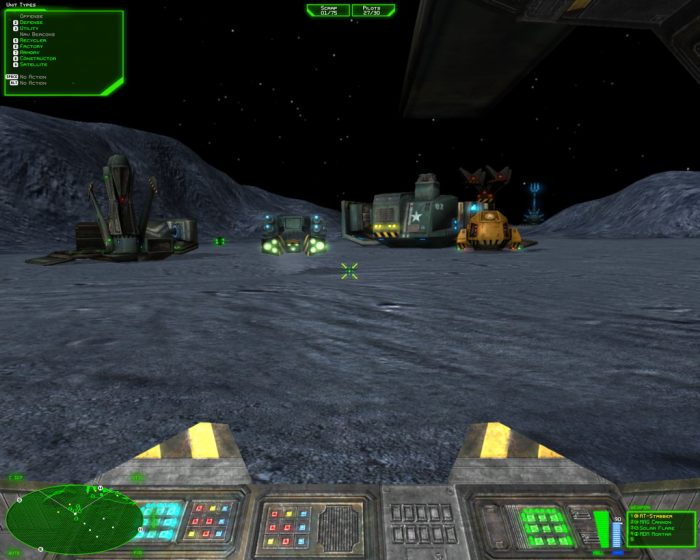Choose the Defense unit type
Screen dimensions: 700x560
point(31,22)
